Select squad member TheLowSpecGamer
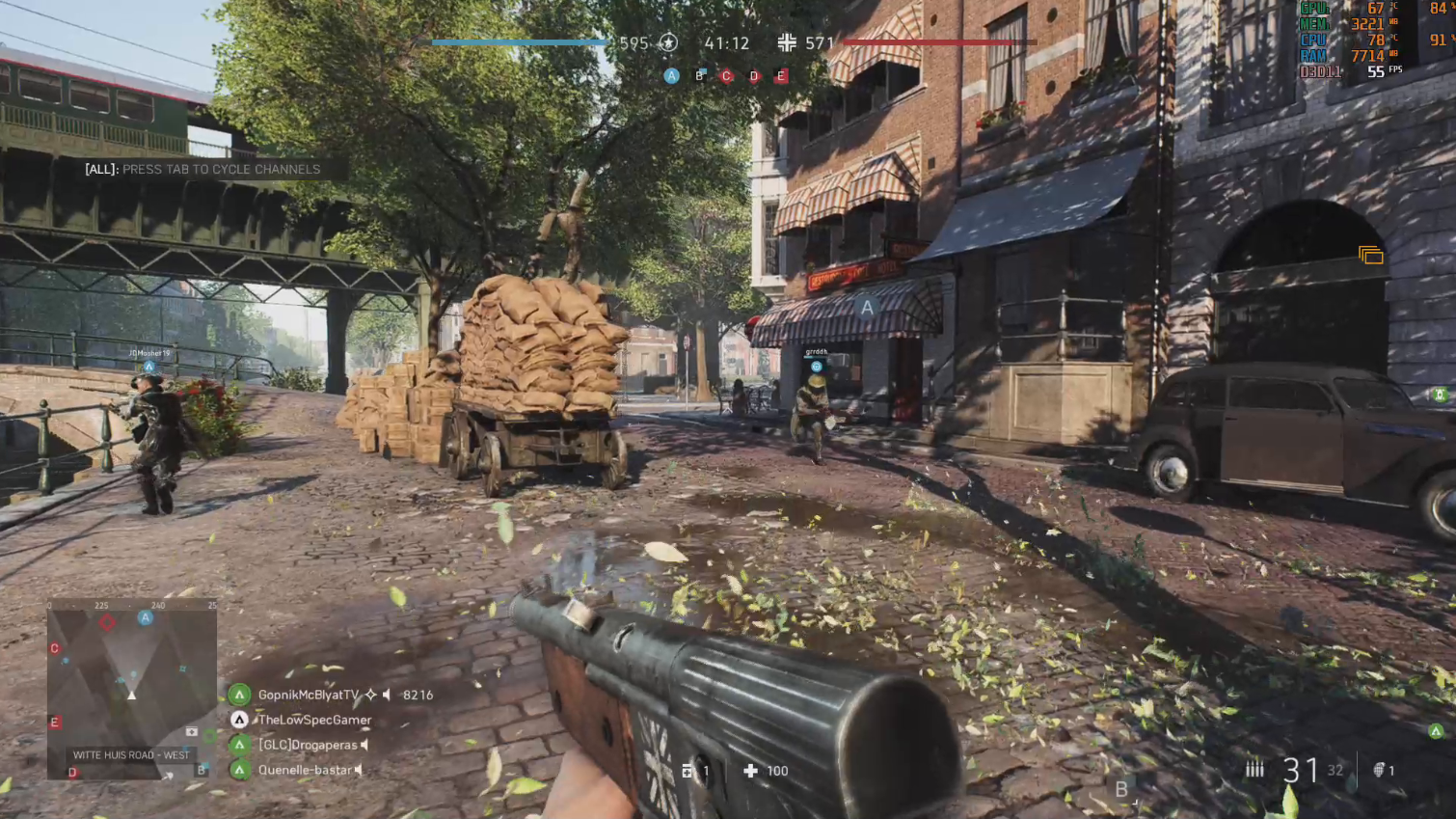Screen dimensions: 1456x819 click(x=313, y=720)
